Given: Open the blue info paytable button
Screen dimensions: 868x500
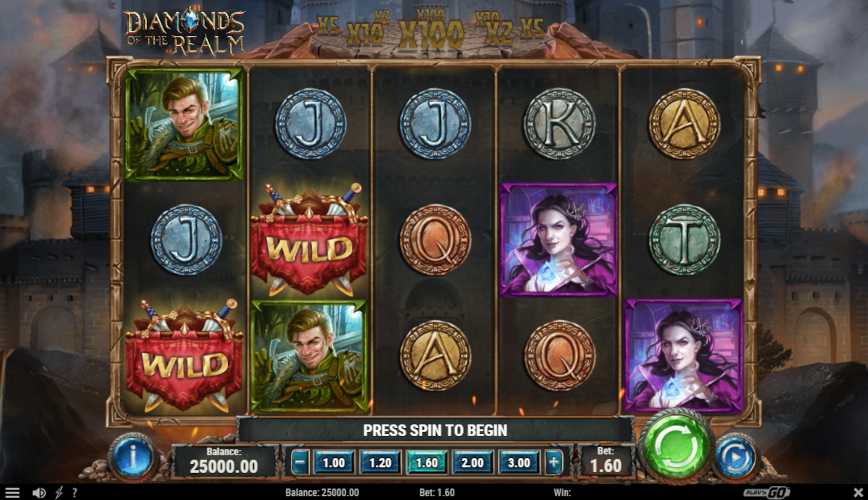Looking at the screenshot, I should pos(131,456).
